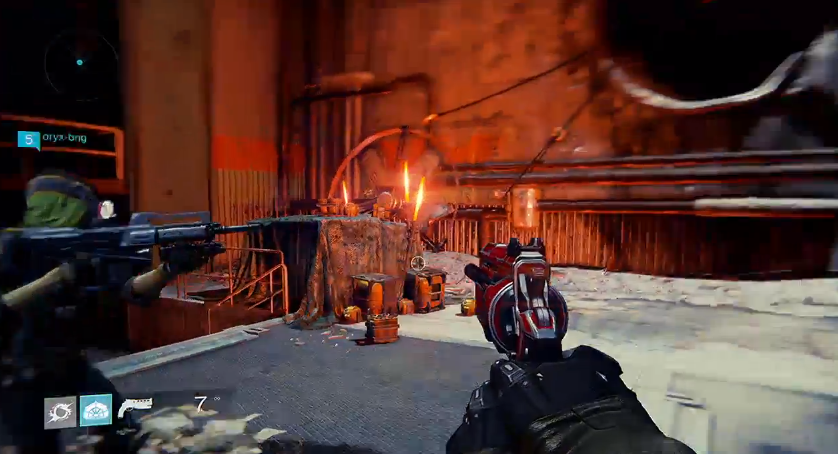Select the hand cannon weapon icon
Image resolution: width=838 pixels, height=454 pixels.
(134, 406)
